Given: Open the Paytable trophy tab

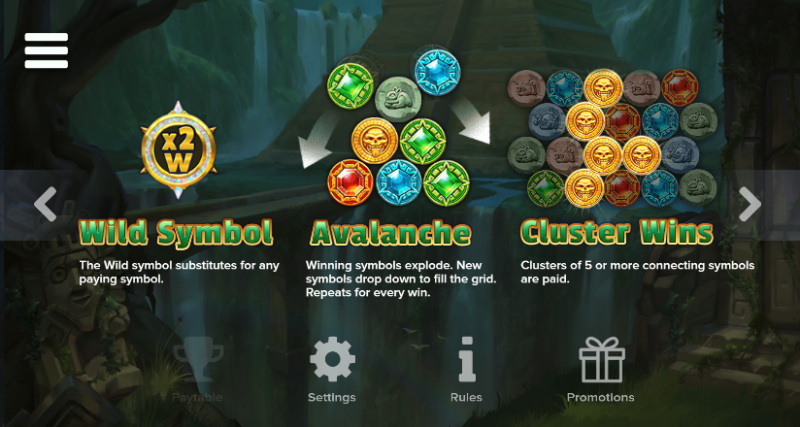Looking at the screenshot, I should [x=196, y=368].
